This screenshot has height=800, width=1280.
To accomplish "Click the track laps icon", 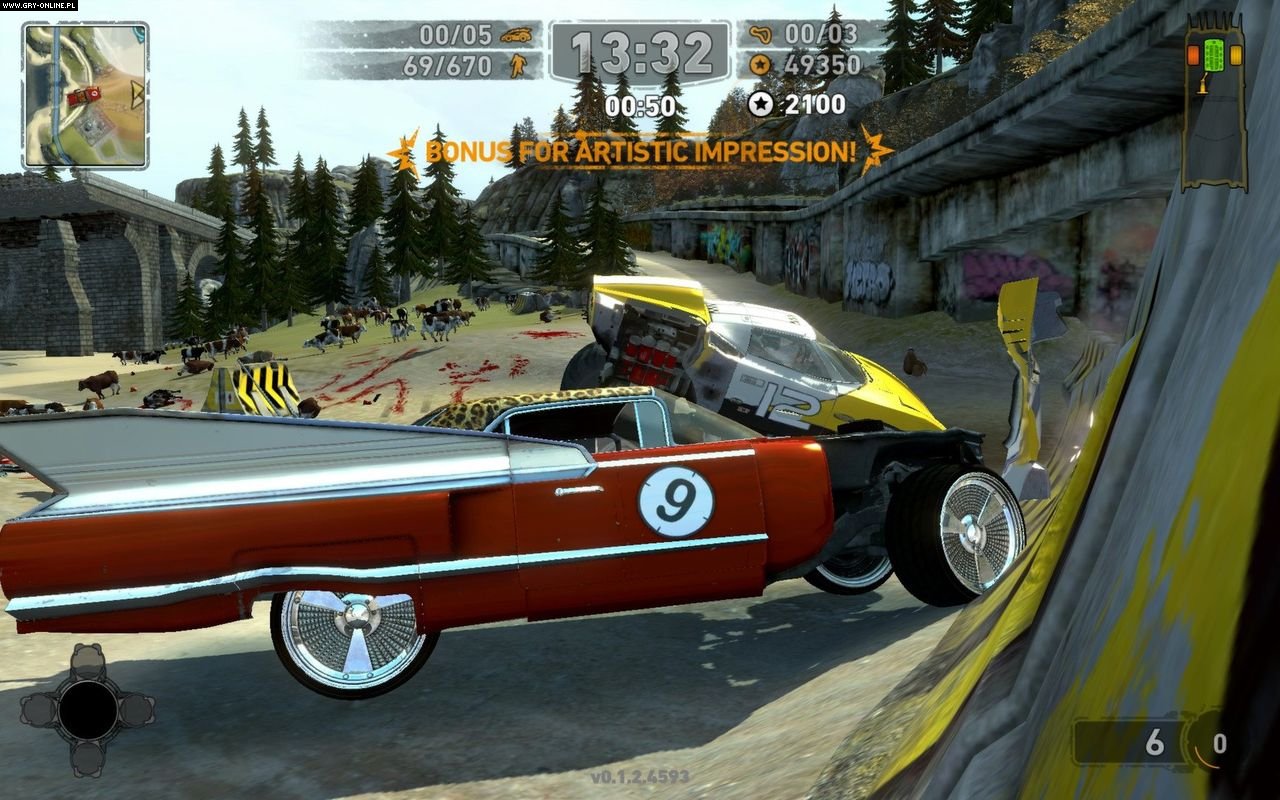I will tap(762, 35).
